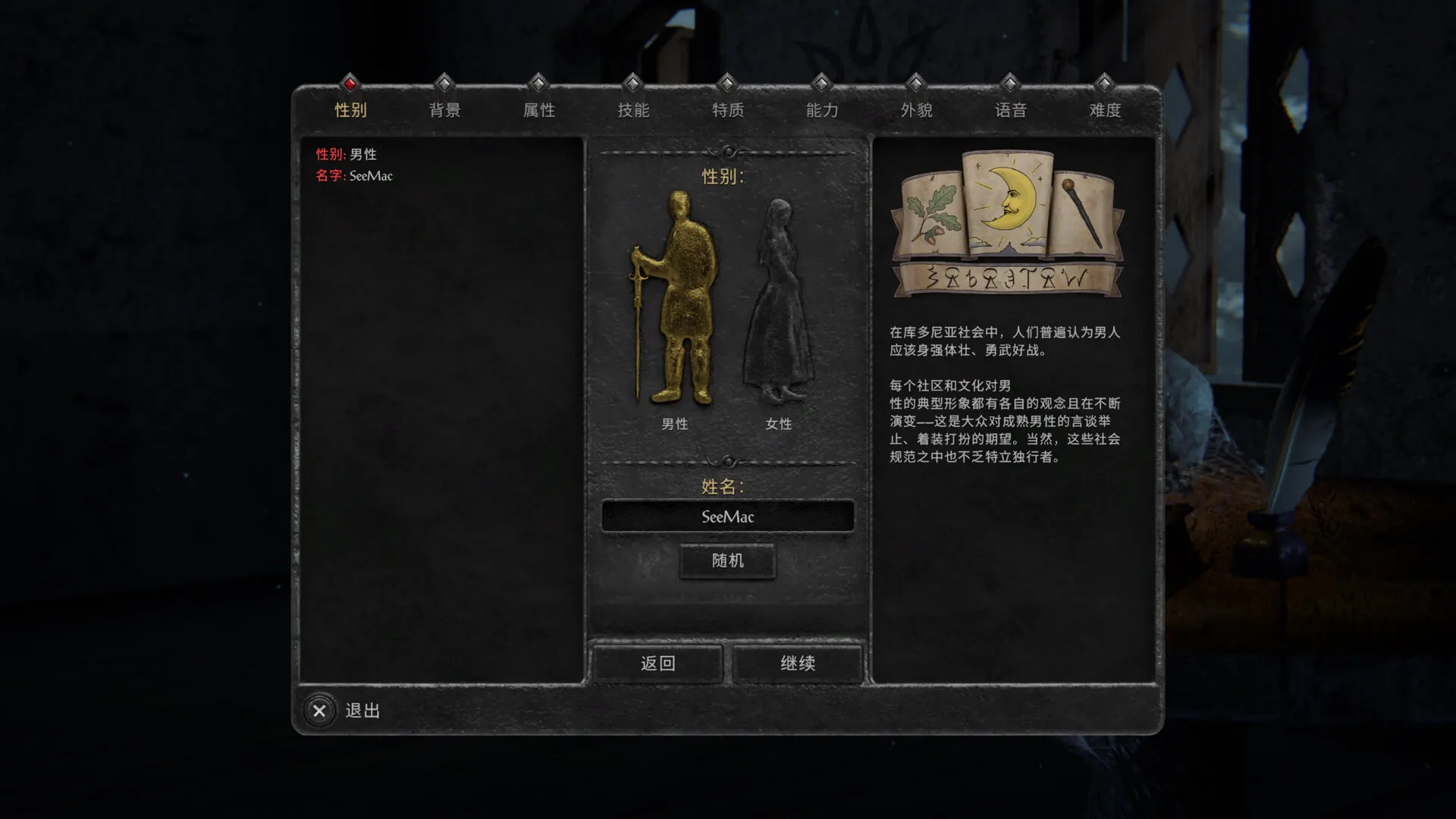Switch to the 性别 tab
The height and width of the screenshot is (819, 1456).
[350, 110]
